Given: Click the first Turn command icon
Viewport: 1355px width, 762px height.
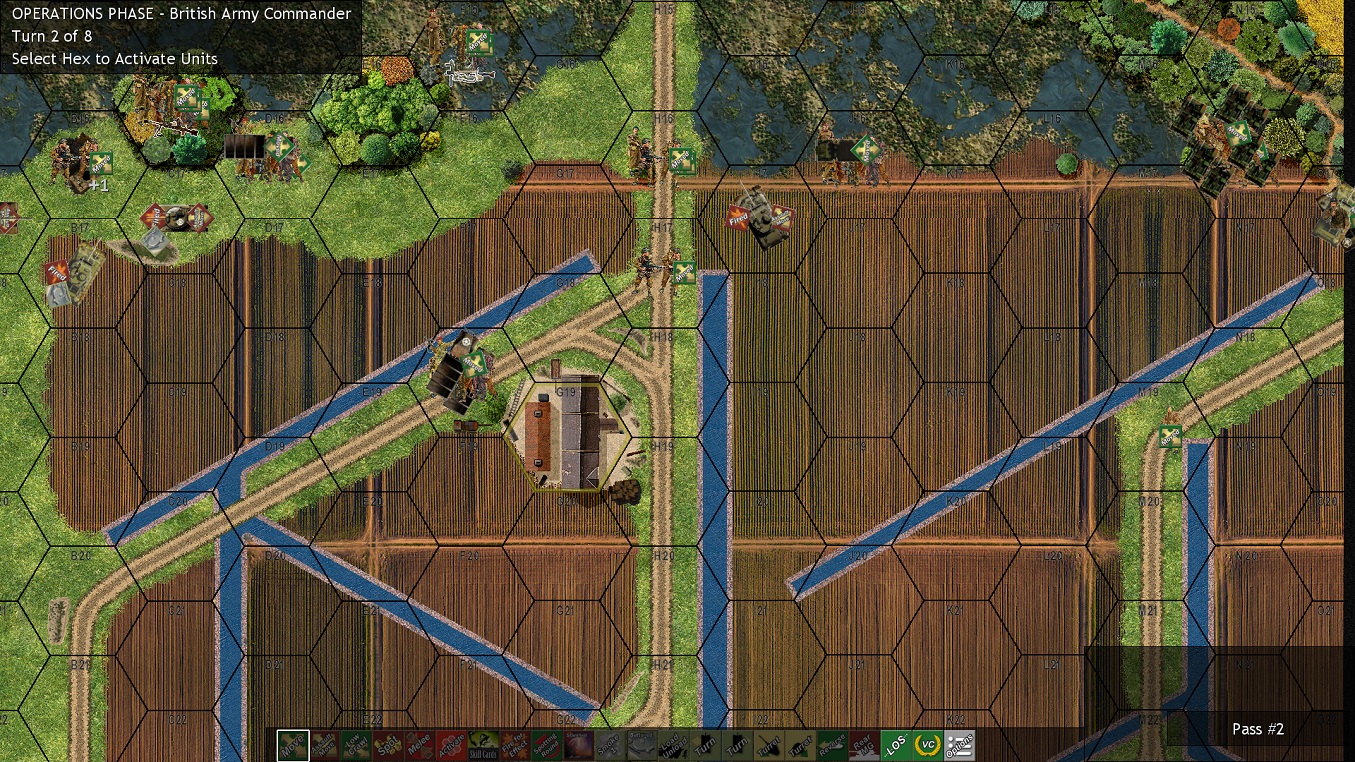Looking at the screenshot, I should coord(705,745).
